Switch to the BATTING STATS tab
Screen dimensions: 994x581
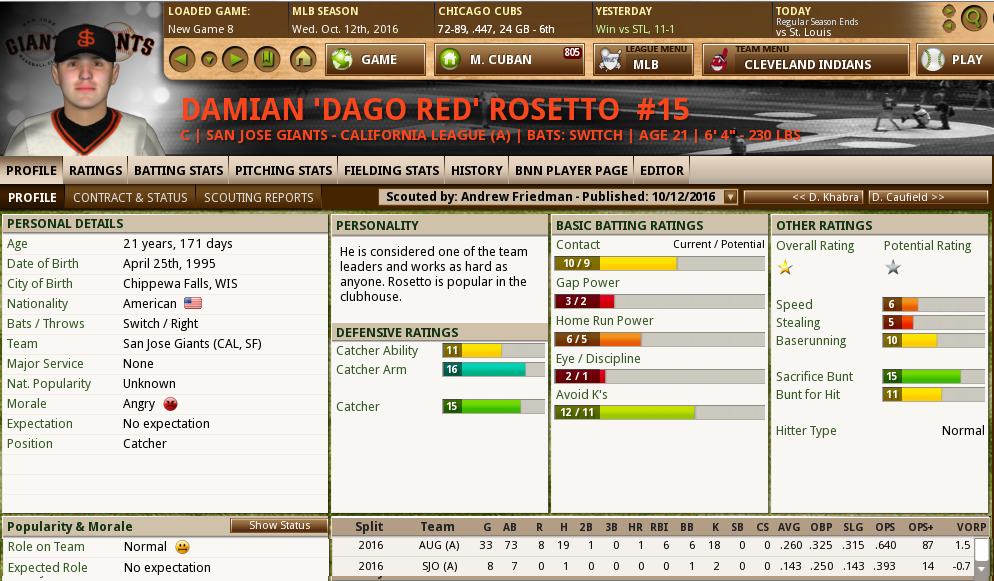(x=178, y=170)
